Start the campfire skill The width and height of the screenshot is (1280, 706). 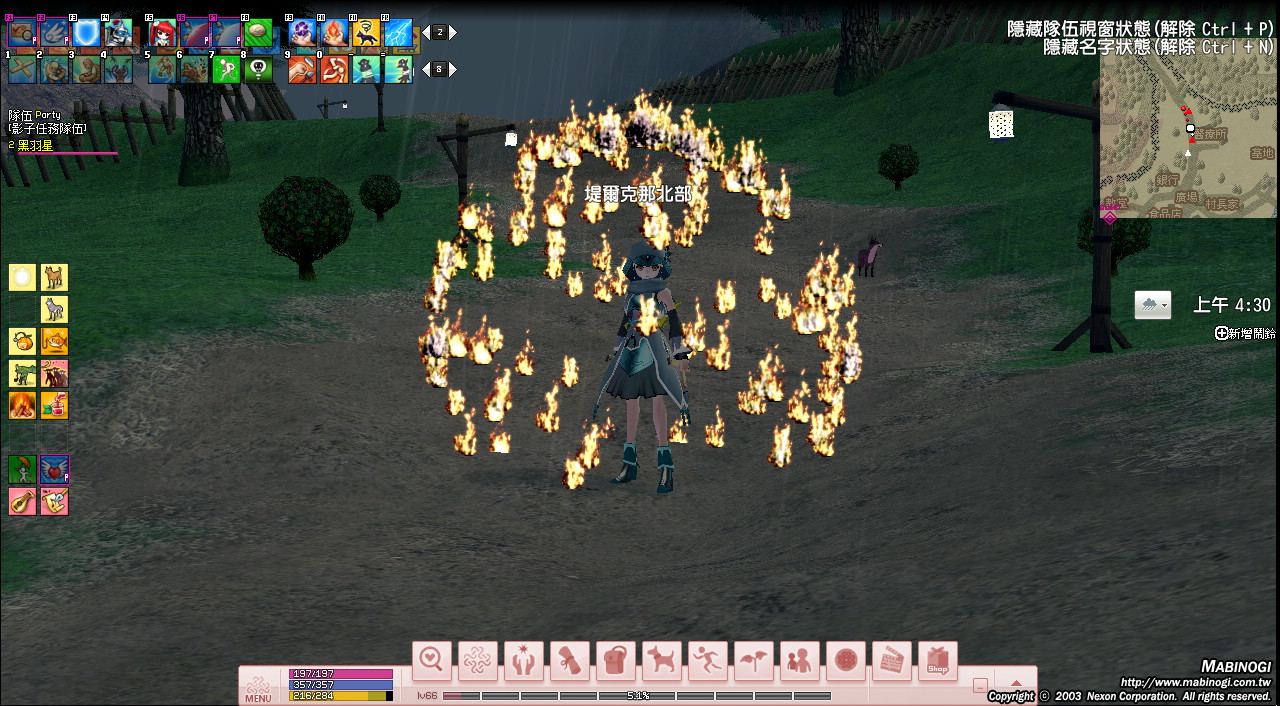pyautogui.click(x=23, y=405)
